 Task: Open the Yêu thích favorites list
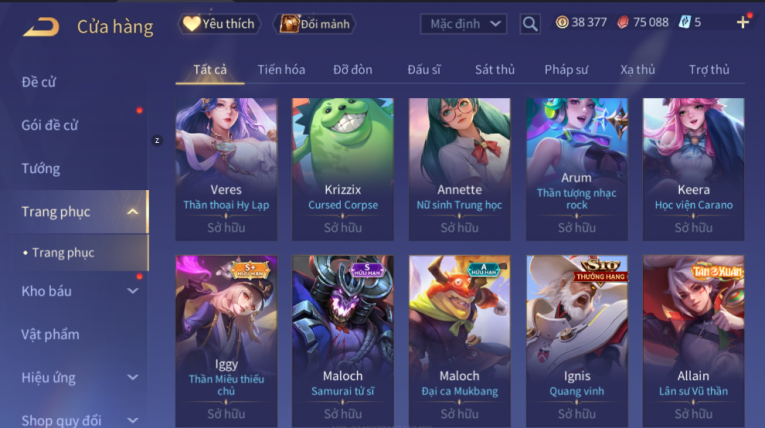tap(220, 23)
